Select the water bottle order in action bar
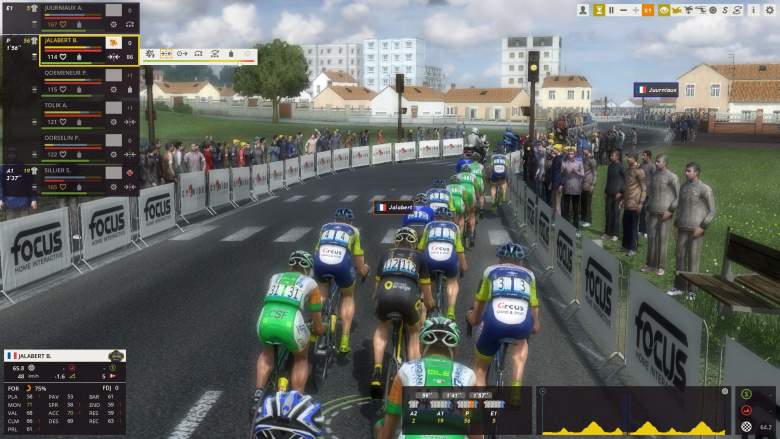The height and width of the screenshot is (439, 780). (x=232, y=53)
